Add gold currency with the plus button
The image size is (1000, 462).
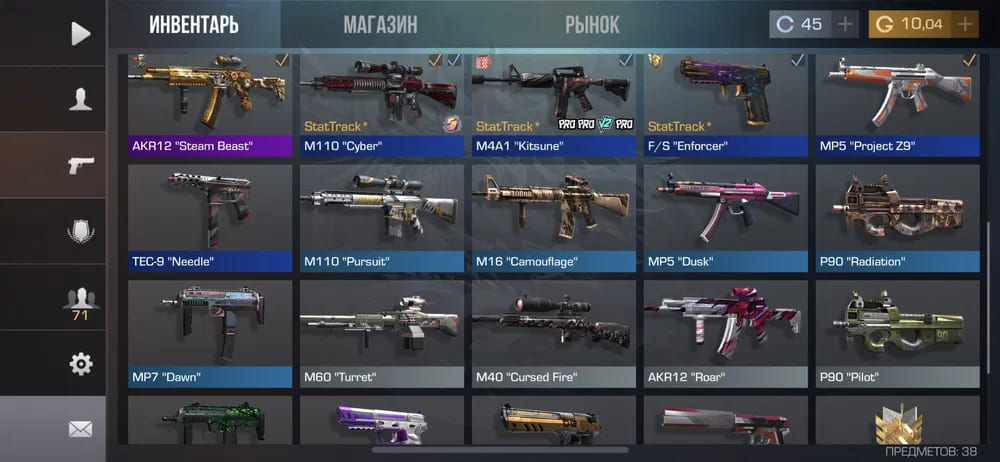point(966,24)
